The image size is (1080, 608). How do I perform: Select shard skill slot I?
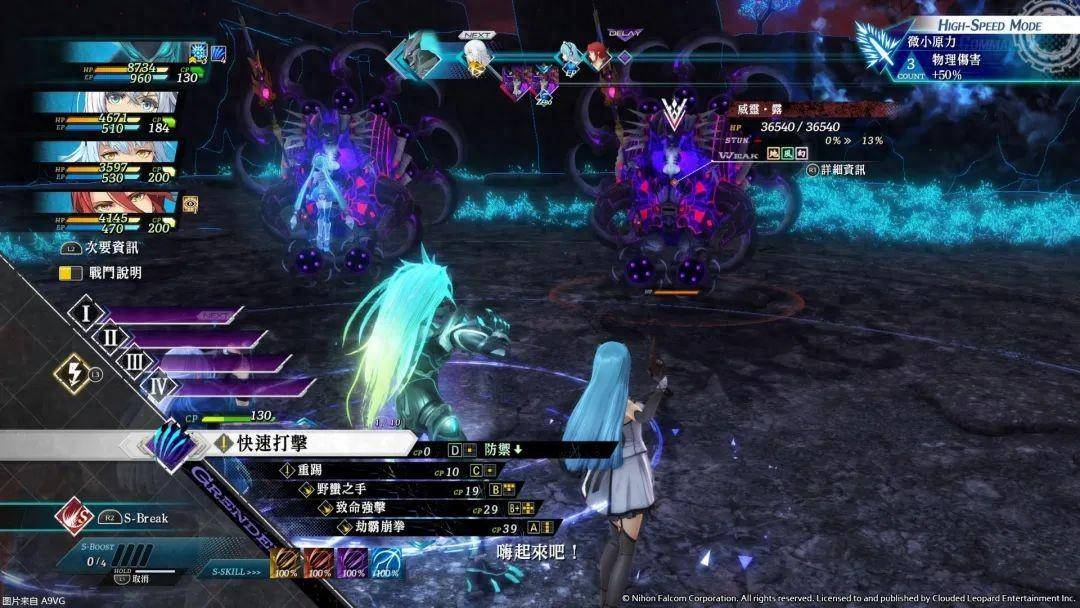click(x=88, y=314)
